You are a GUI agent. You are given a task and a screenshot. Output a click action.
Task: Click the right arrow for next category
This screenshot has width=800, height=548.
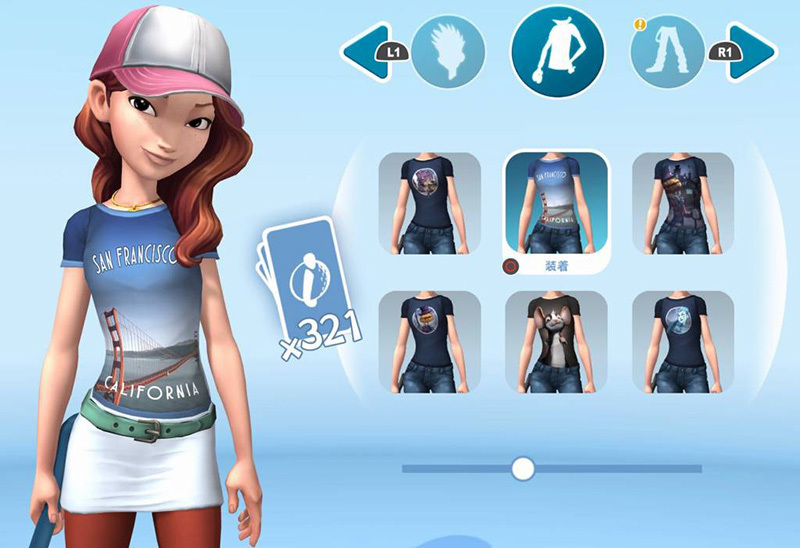(x=751, y=48)
